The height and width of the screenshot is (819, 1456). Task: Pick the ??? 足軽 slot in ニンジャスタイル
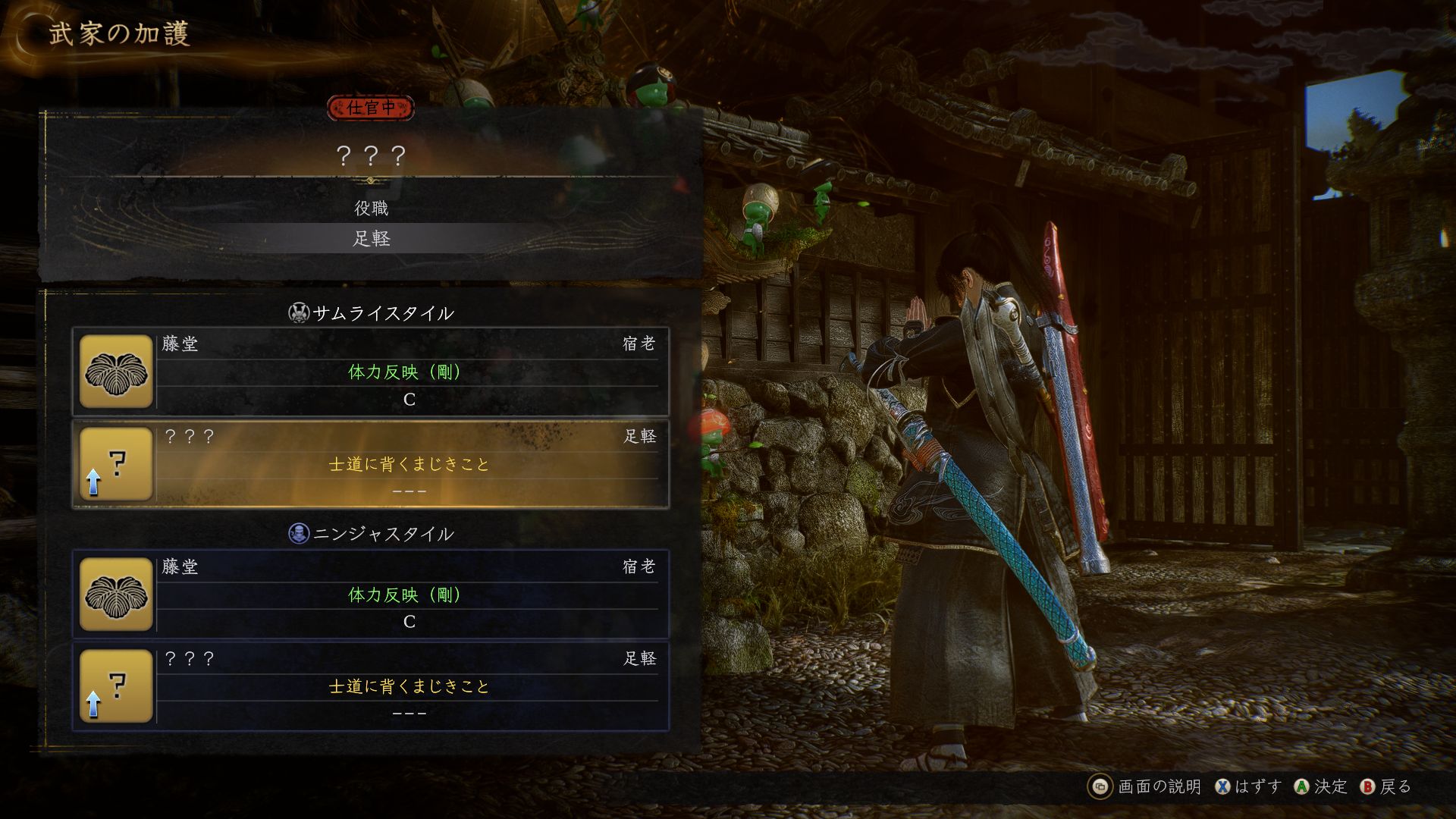(x=371, y=686)
